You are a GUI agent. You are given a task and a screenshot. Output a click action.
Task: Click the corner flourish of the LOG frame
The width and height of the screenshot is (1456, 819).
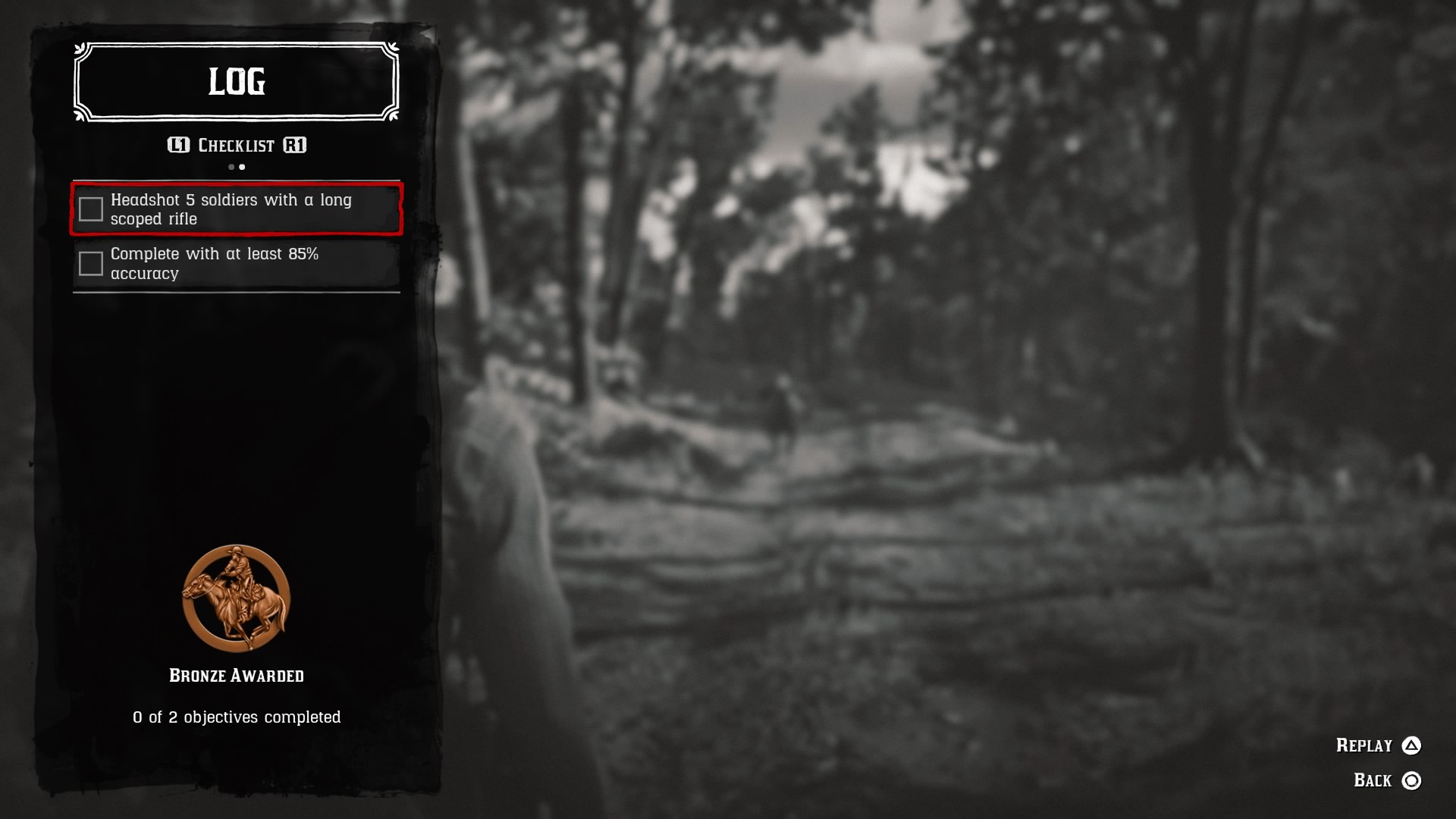[x=80, y=49]
